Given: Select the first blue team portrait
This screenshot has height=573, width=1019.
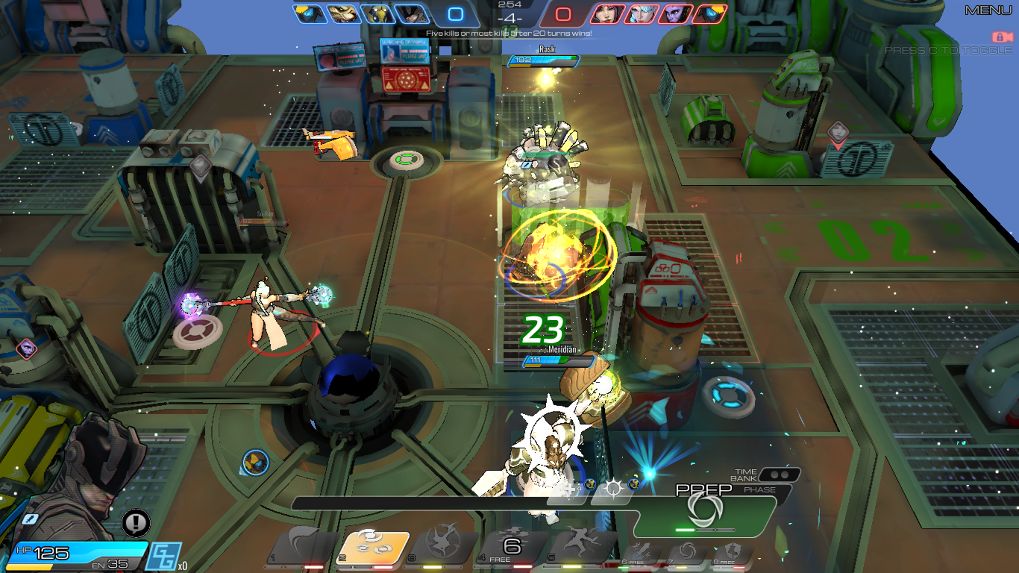Looking at the screenshot, I should click(309, 14).
